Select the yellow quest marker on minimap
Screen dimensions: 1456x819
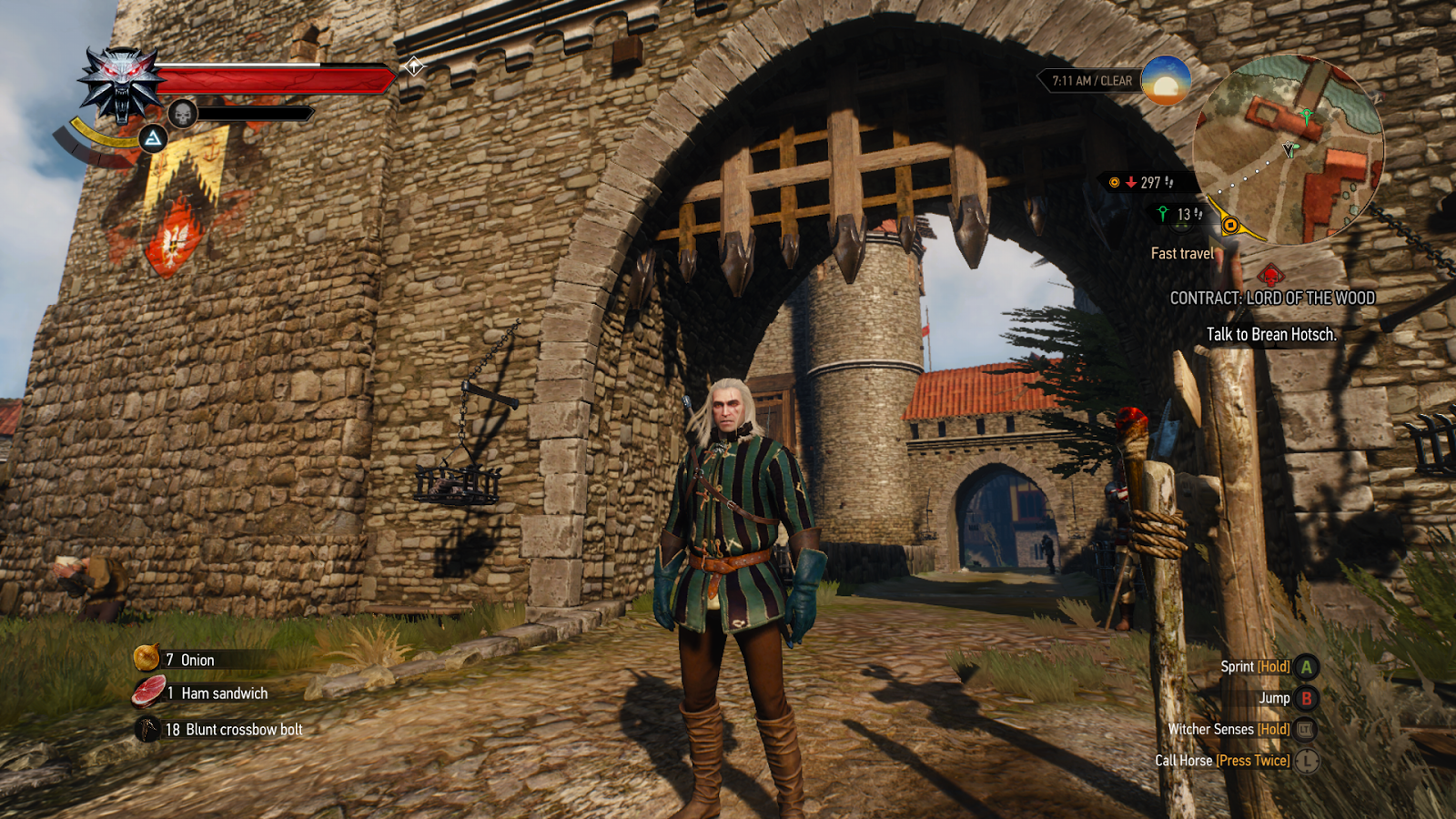click(x=1230, y=225)
